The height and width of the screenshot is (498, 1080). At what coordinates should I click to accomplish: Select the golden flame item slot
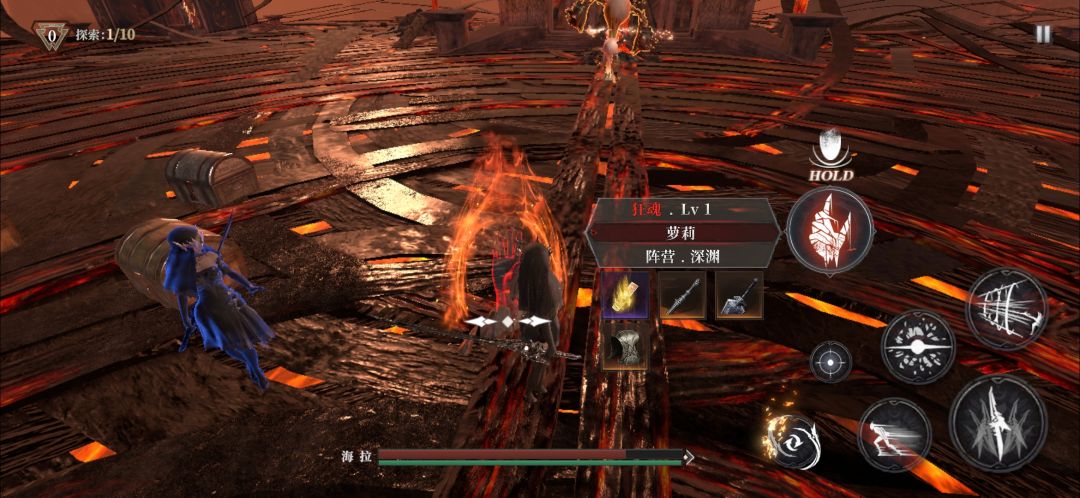[625, 295]
